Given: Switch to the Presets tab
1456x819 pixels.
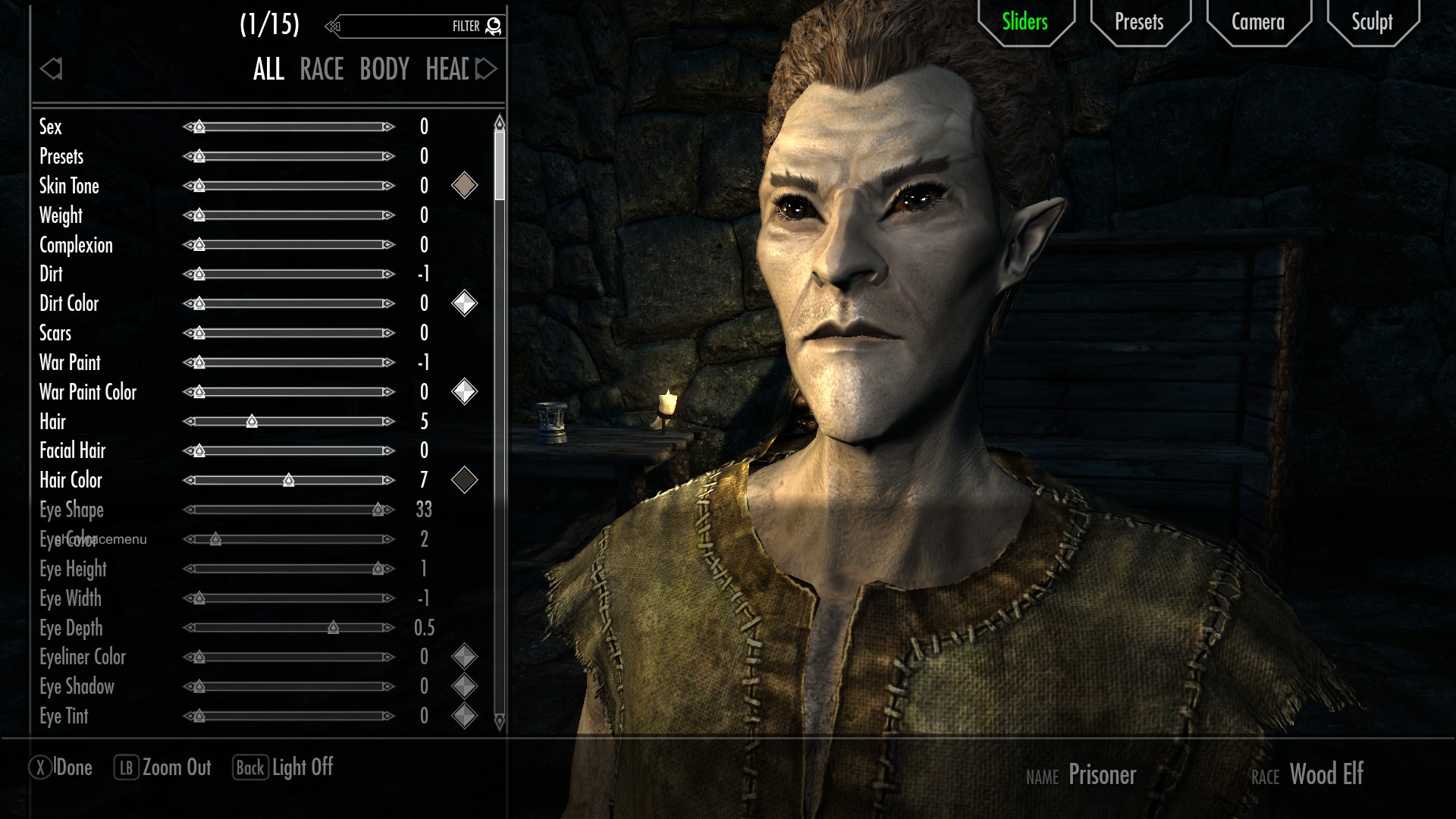Looking at the screenshot, I should [1138, 22].
